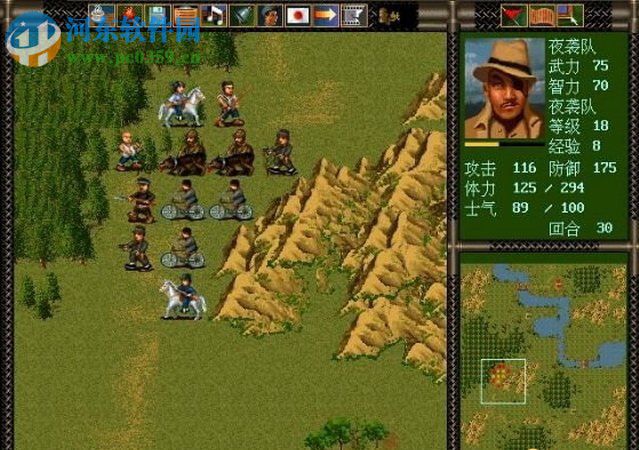Image resolution: width=639 pixels, height=450 pixels.
Task: Open the wooden gate icon
Action: (541, 14)
